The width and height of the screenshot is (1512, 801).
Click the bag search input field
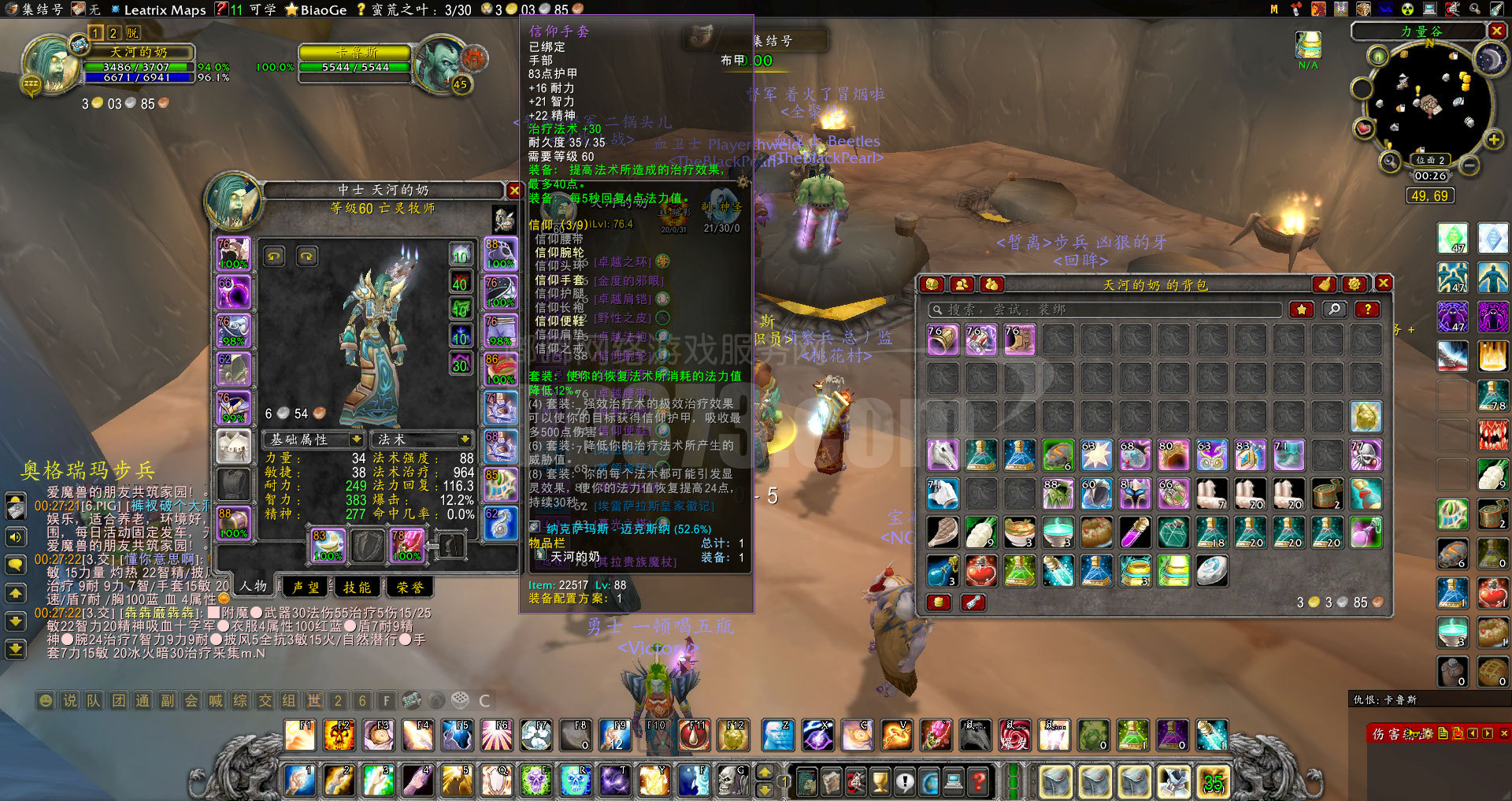pos(1102,310)
